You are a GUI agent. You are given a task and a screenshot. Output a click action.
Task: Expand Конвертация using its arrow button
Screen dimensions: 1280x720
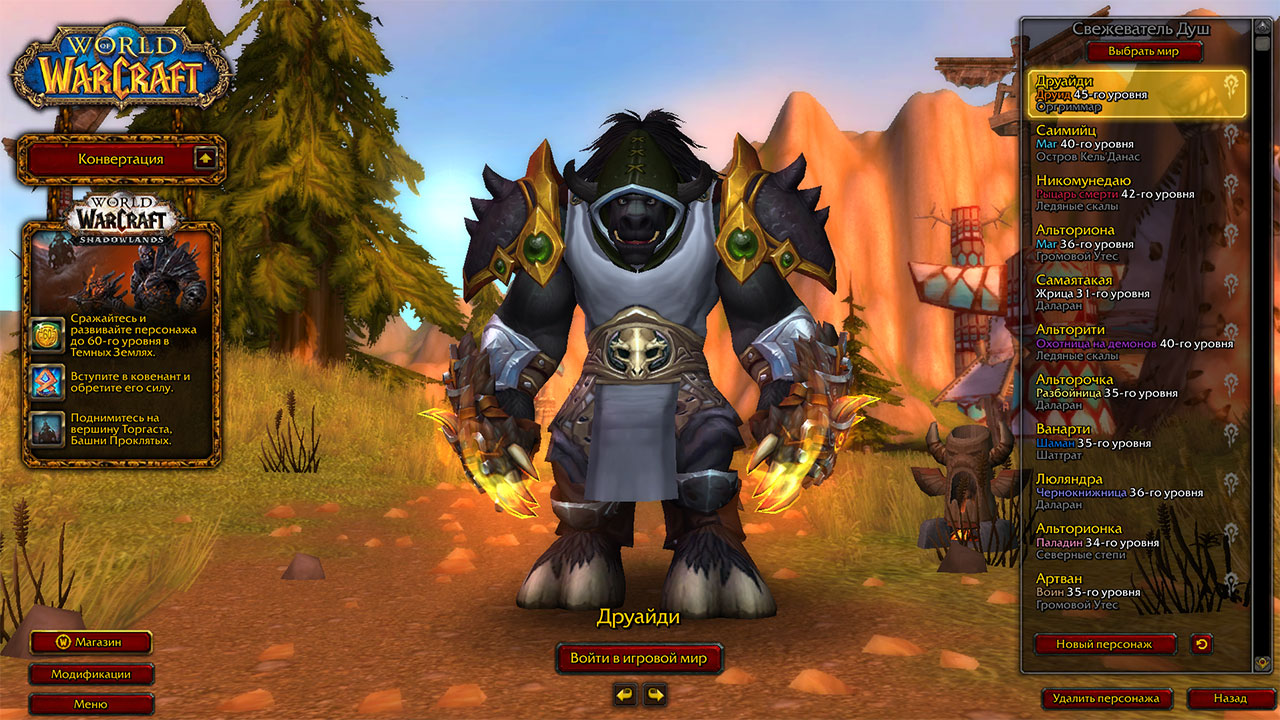coord(207,160)
